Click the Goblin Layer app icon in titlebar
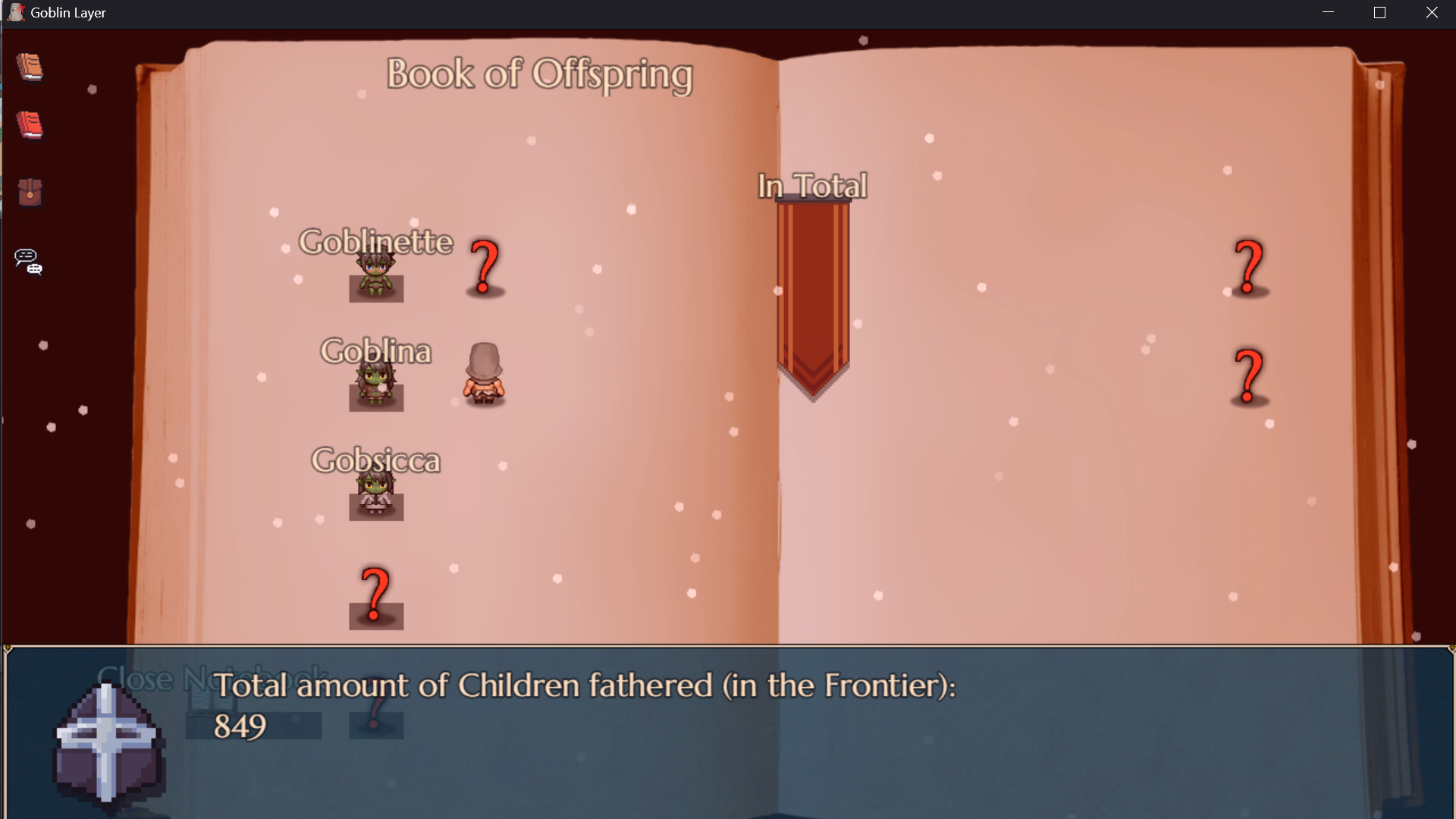Screen dimensions: 1456x819 pyautogui.click(x=14, y=11)
